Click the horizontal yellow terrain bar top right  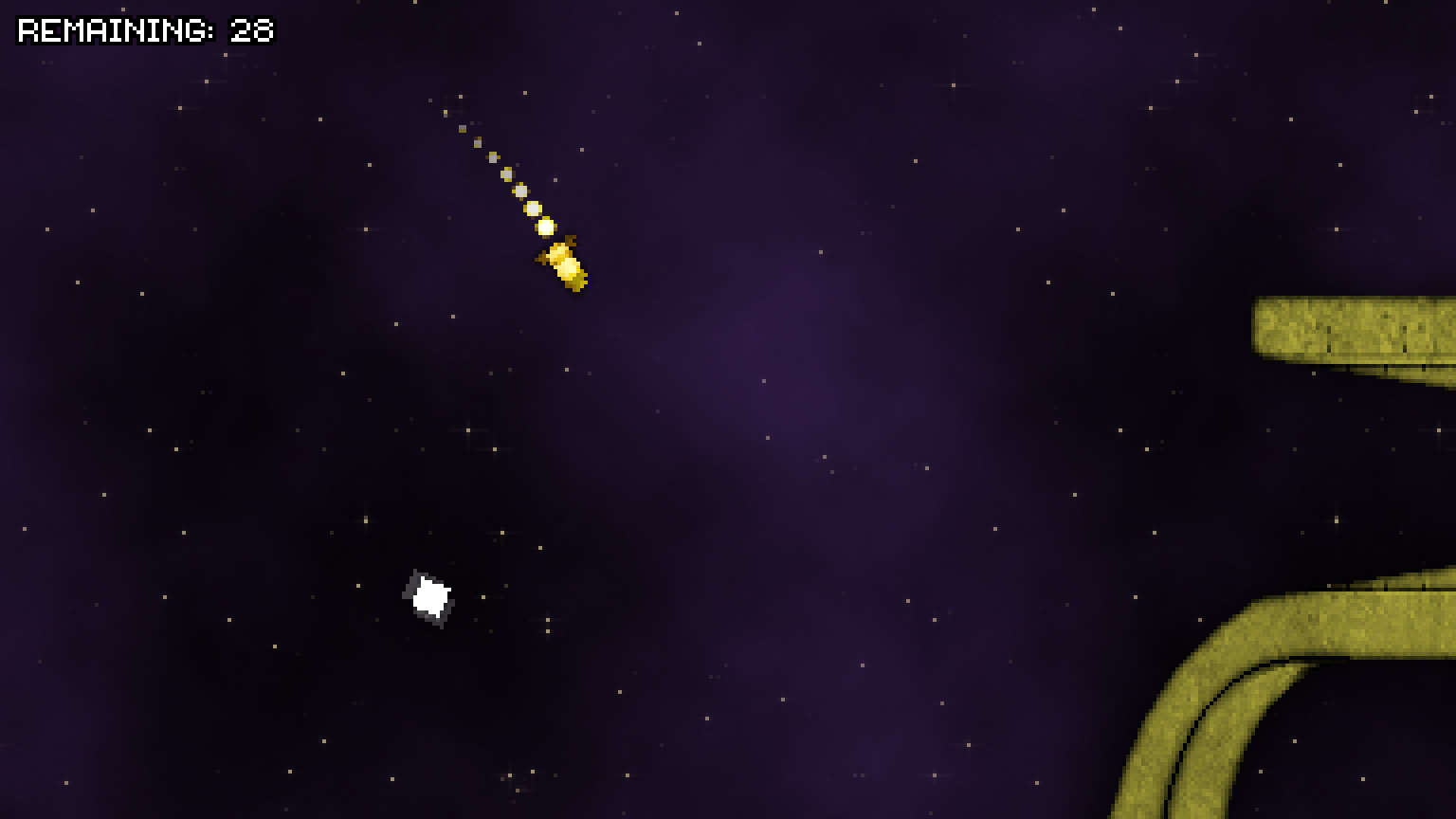coord(1356,327)
